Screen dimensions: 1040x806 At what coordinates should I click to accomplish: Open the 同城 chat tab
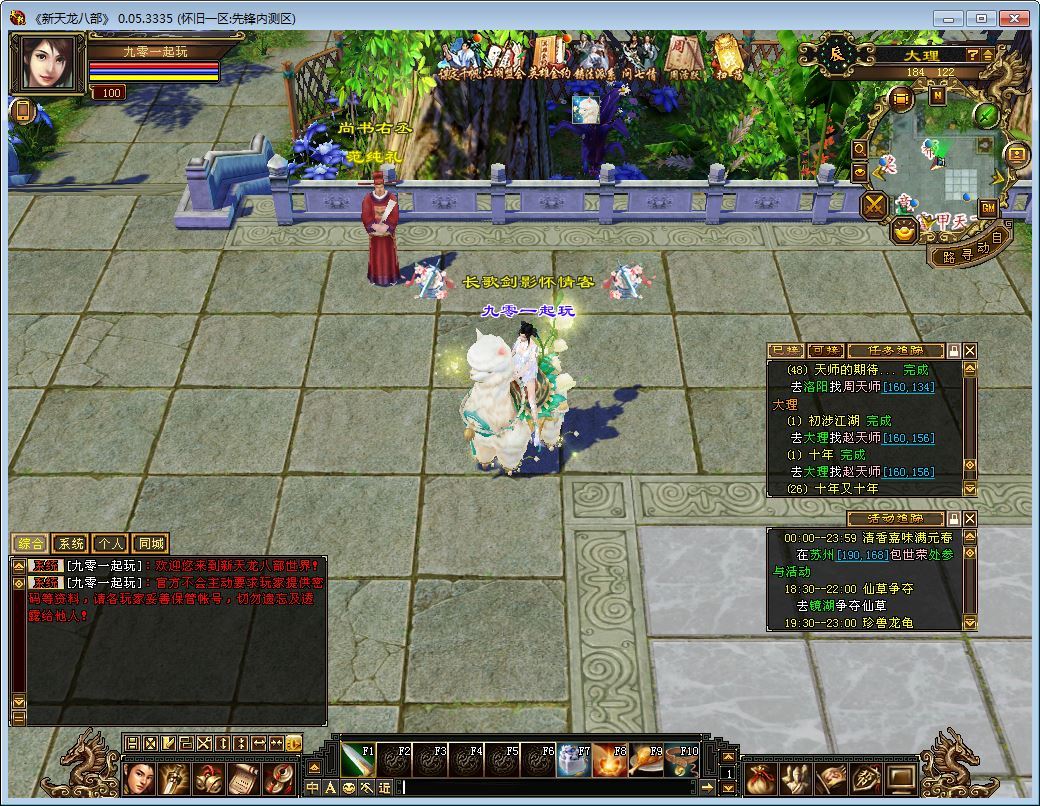tap(149, 544)
